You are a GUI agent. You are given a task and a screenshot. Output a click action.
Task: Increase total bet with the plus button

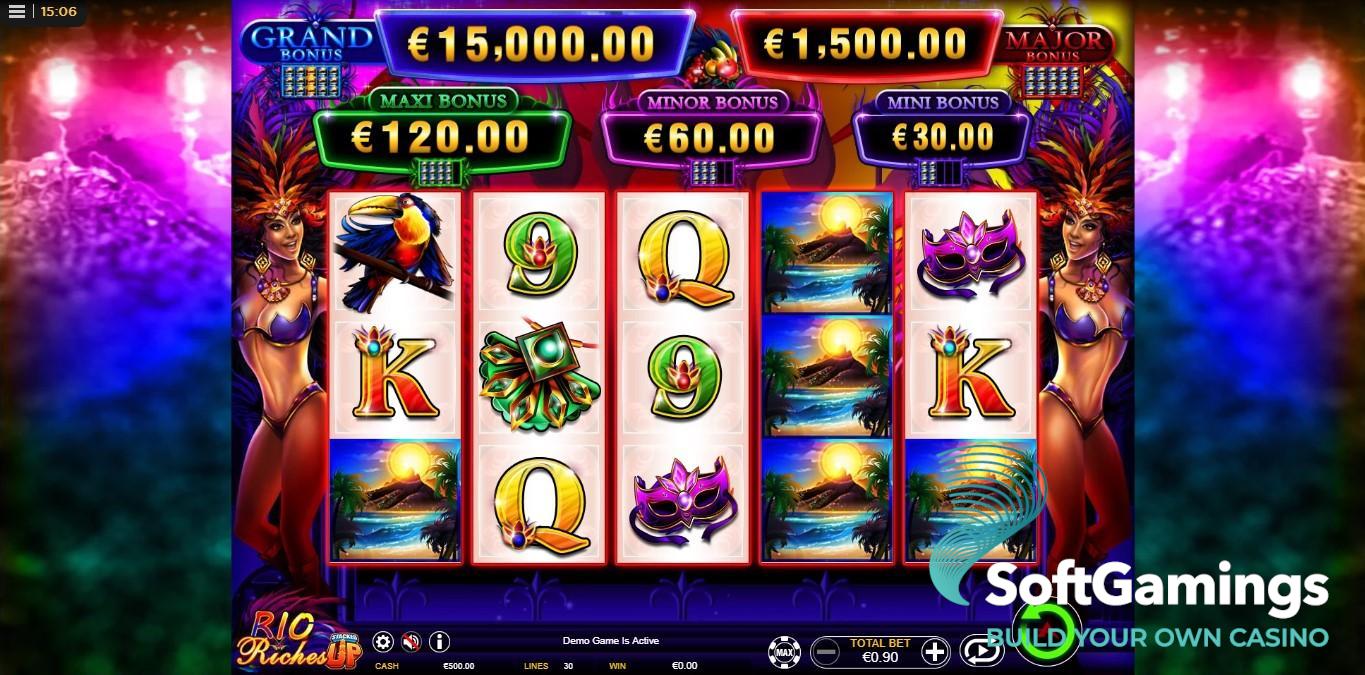pyautogui.click(x=934, y=653)
